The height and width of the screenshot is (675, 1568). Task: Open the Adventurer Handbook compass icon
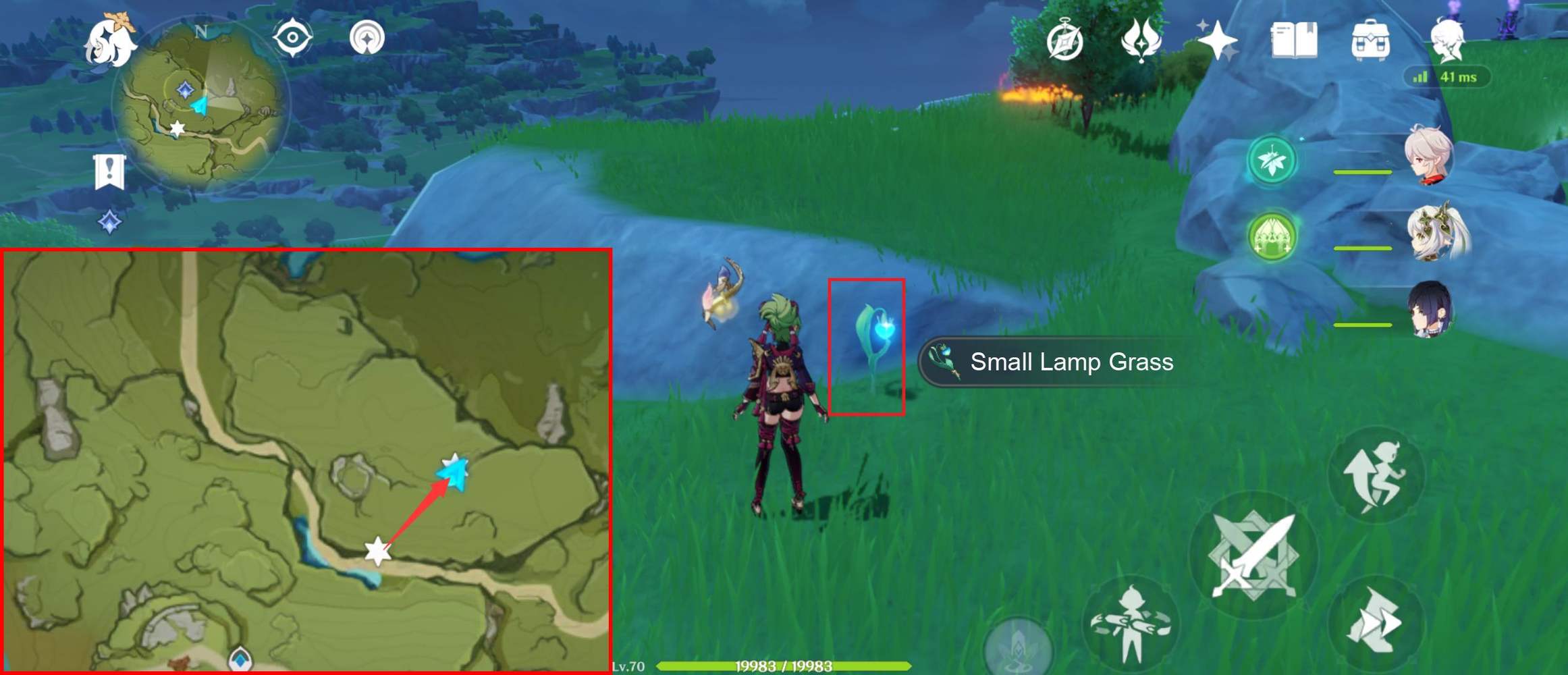click(x=1064, y=40)
